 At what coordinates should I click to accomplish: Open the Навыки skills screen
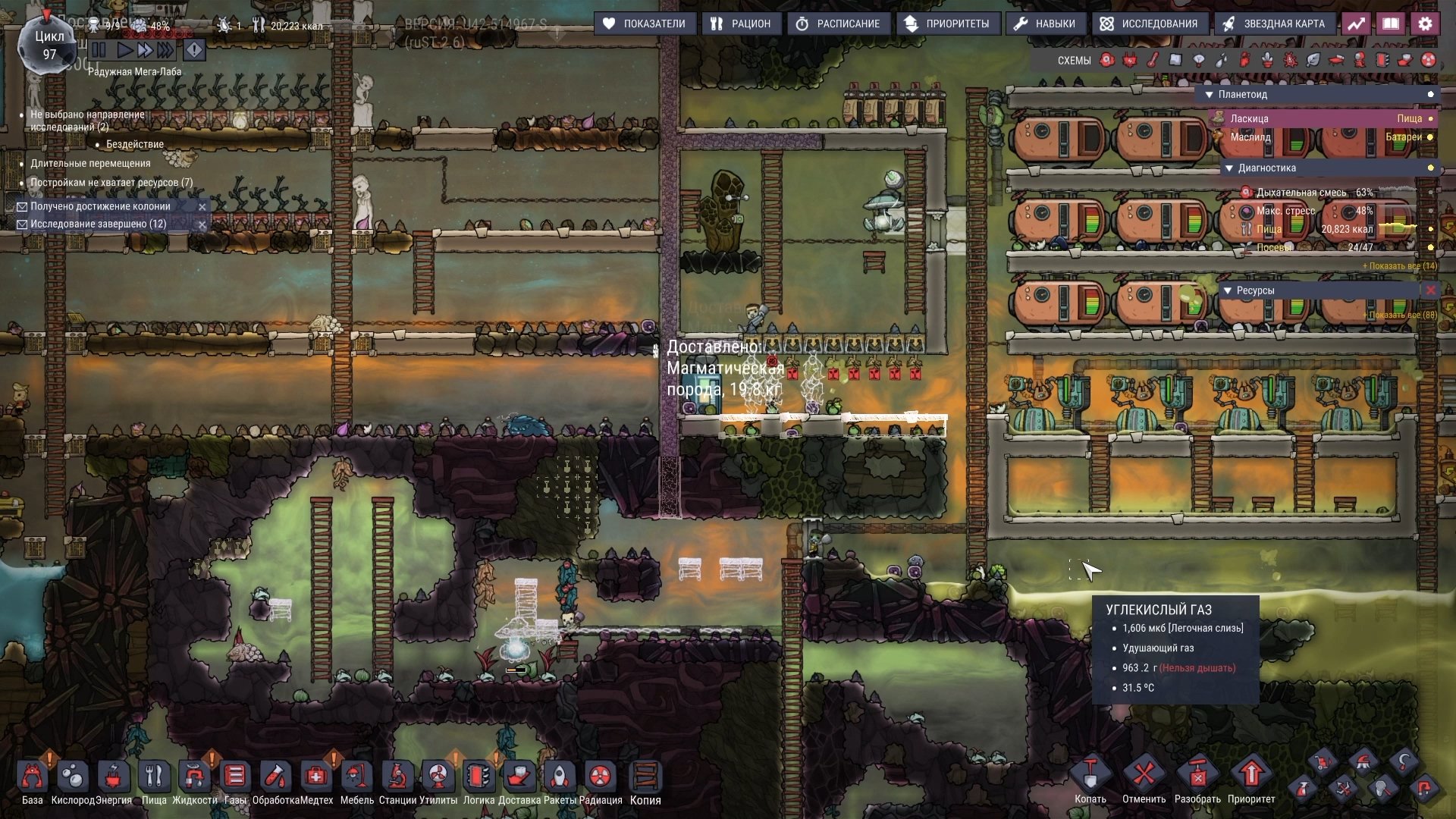click(x=1044, y=24)
